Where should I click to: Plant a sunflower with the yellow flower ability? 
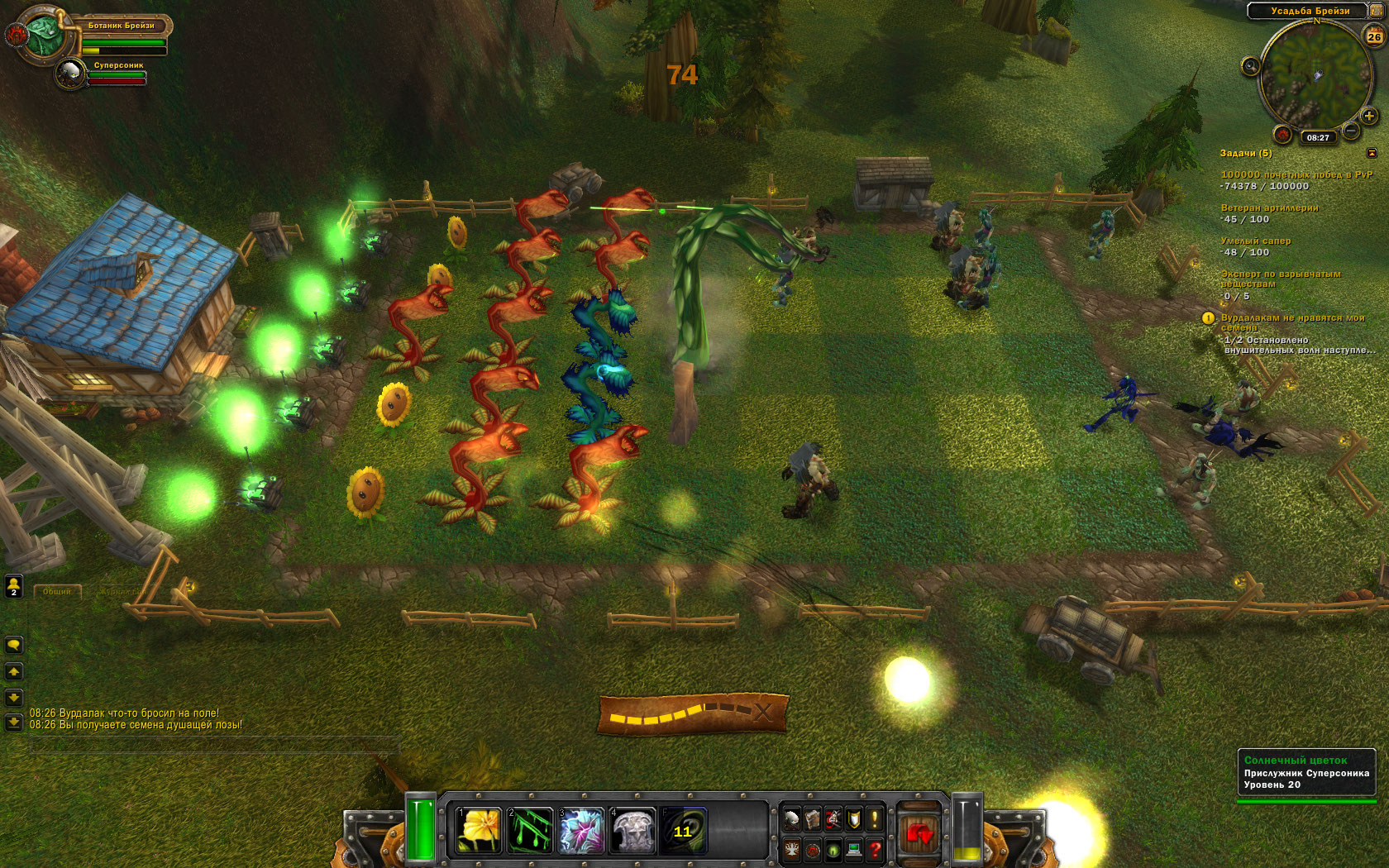coord(478,831)
